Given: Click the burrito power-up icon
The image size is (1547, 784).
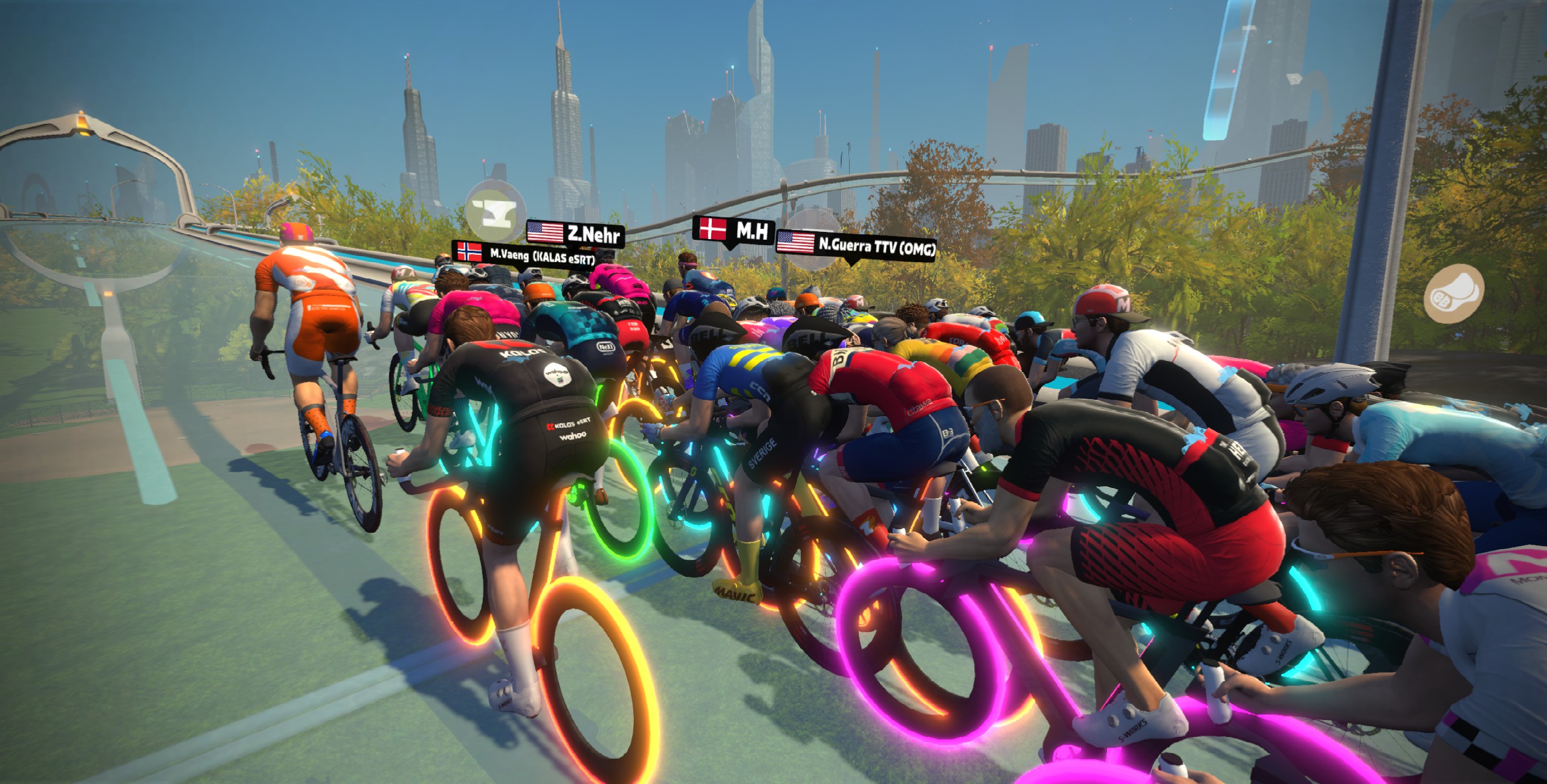Looking at the screenshot, I should pos(1455,294).
